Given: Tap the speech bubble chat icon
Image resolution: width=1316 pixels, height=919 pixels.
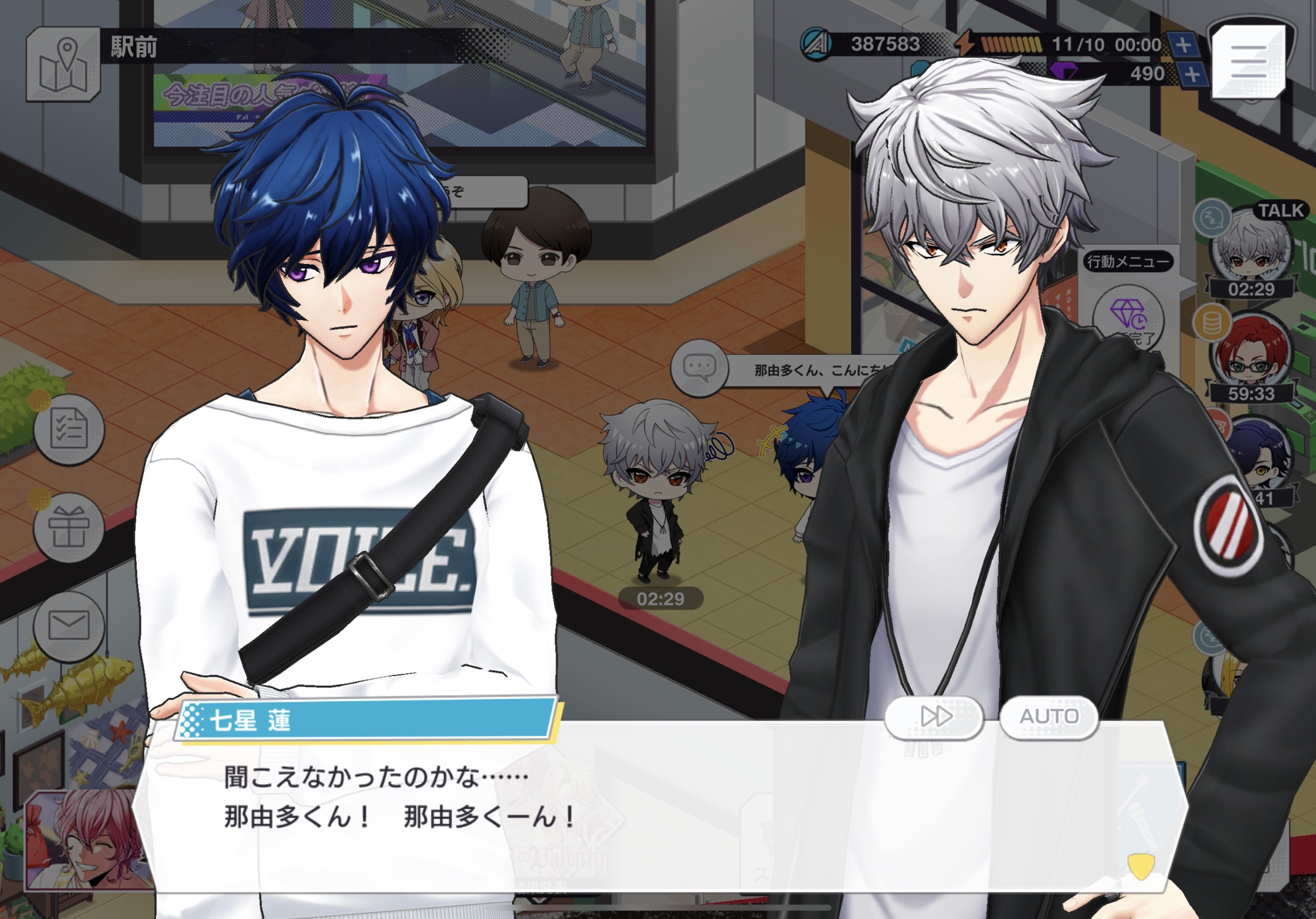Looking at the screenshot, I should tap(699, 366).
